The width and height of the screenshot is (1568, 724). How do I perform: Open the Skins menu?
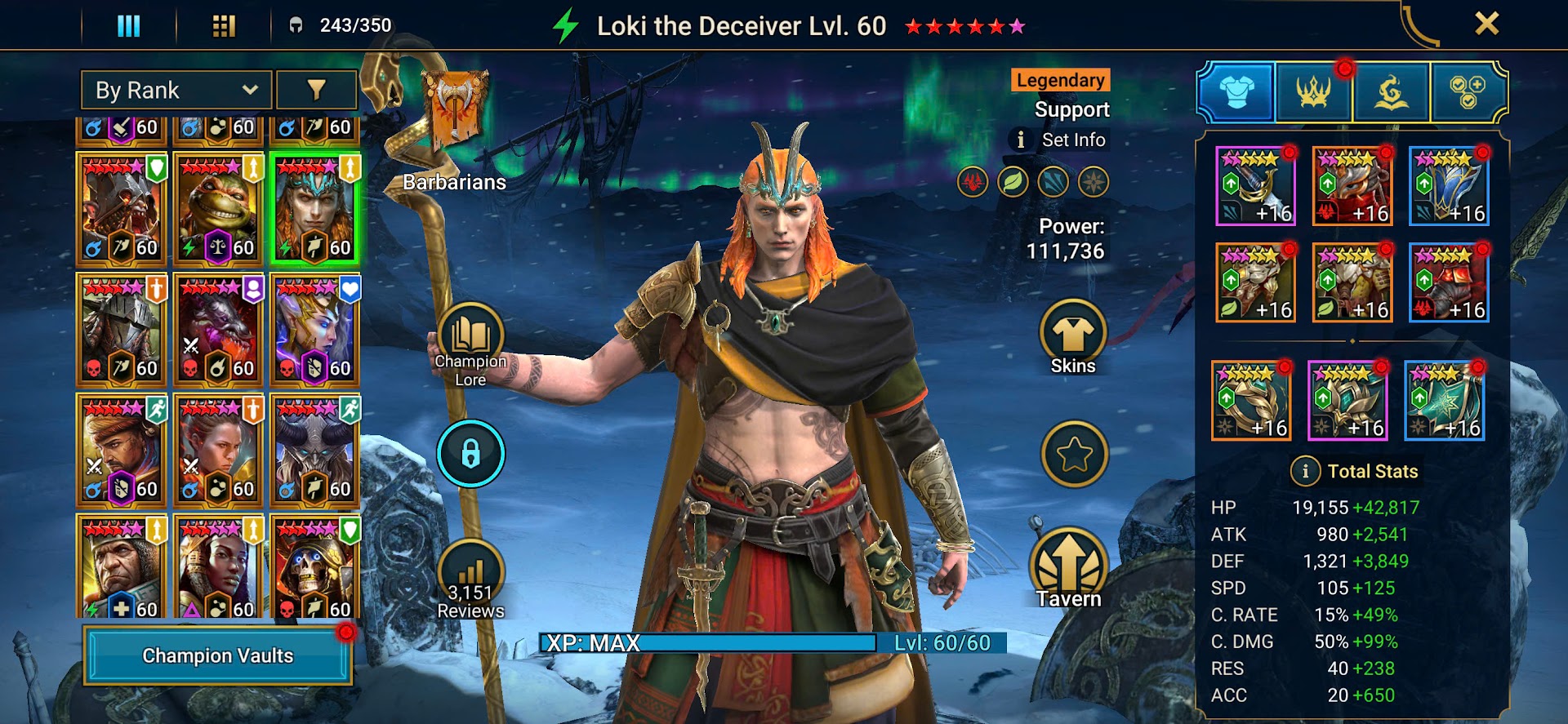1072,336
